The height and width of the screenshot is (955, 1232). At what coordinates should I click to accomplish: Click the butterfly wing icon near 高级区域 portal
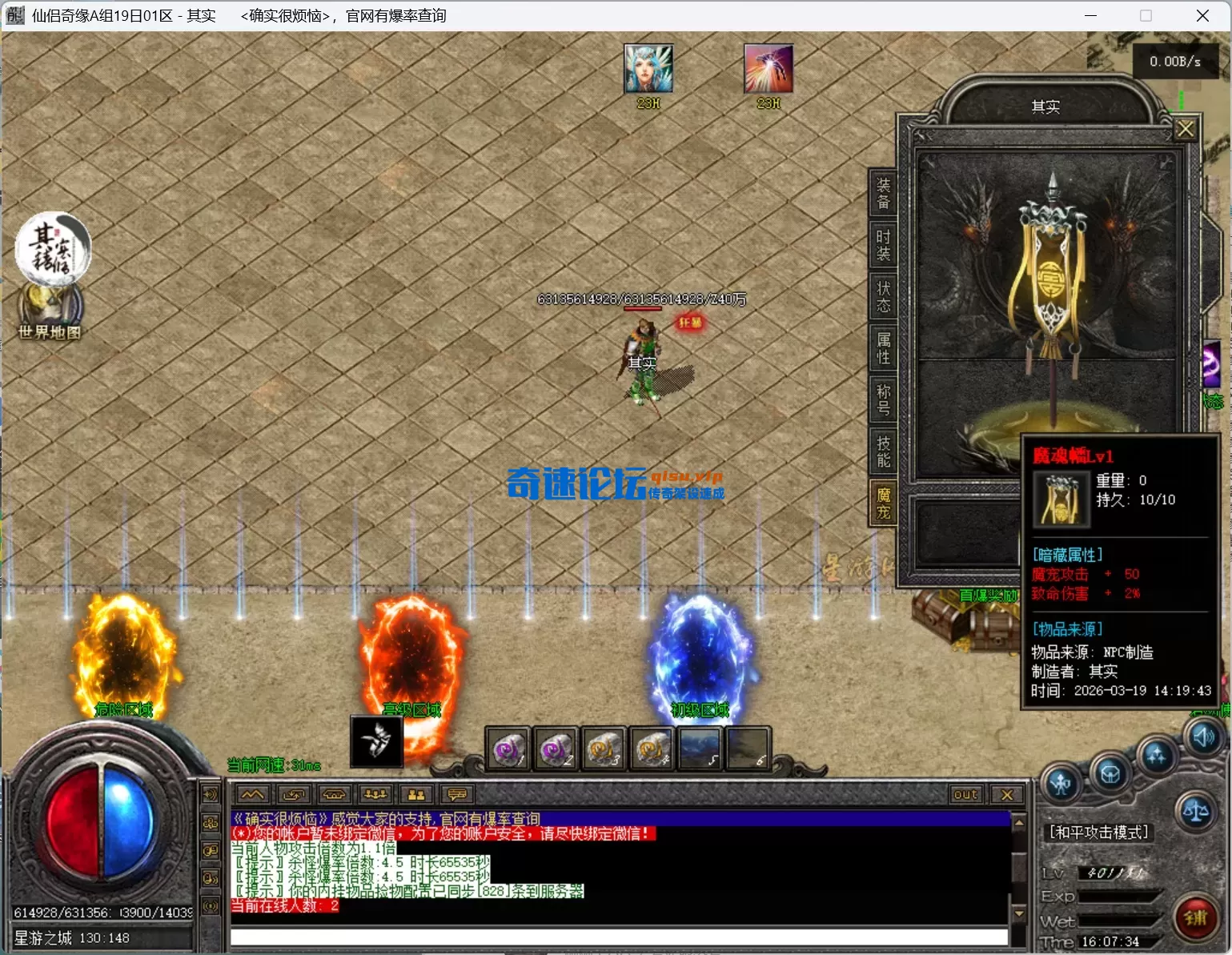[375, 741]
